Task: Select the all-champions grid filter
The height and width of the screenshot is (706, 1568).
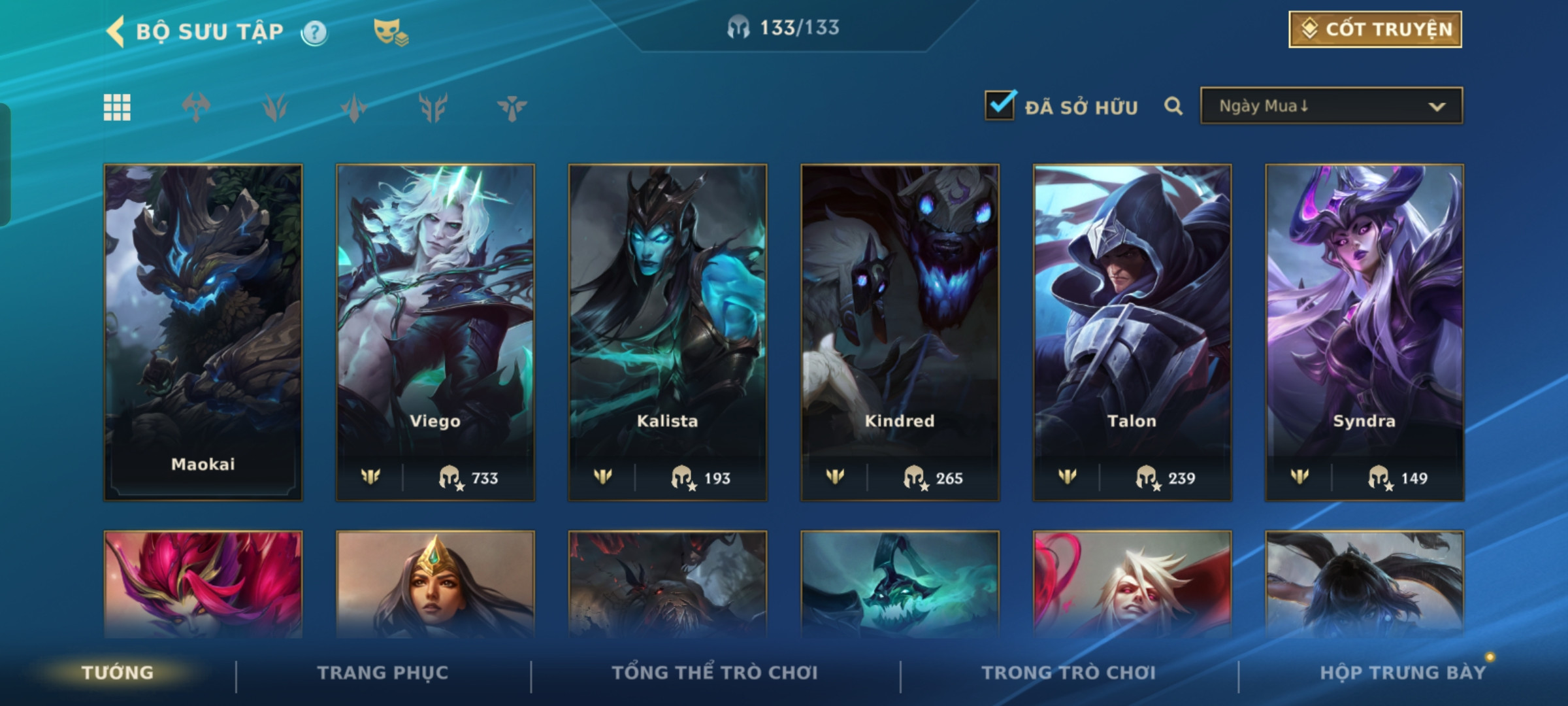Action: 117,107
